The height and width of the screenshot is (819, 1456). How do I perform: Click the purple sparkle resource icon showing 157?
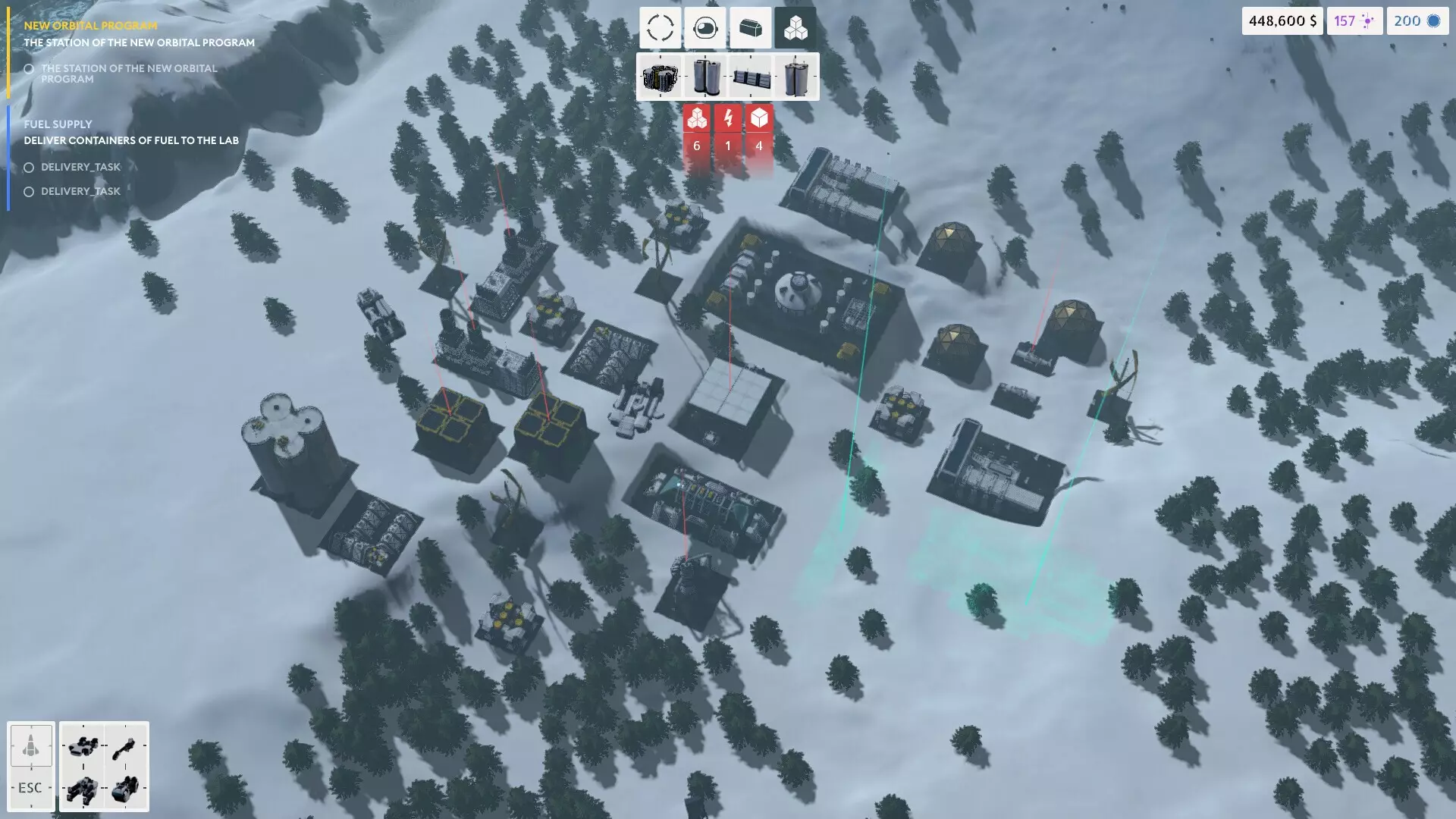pyautogui.click(x=1354, y=20)
